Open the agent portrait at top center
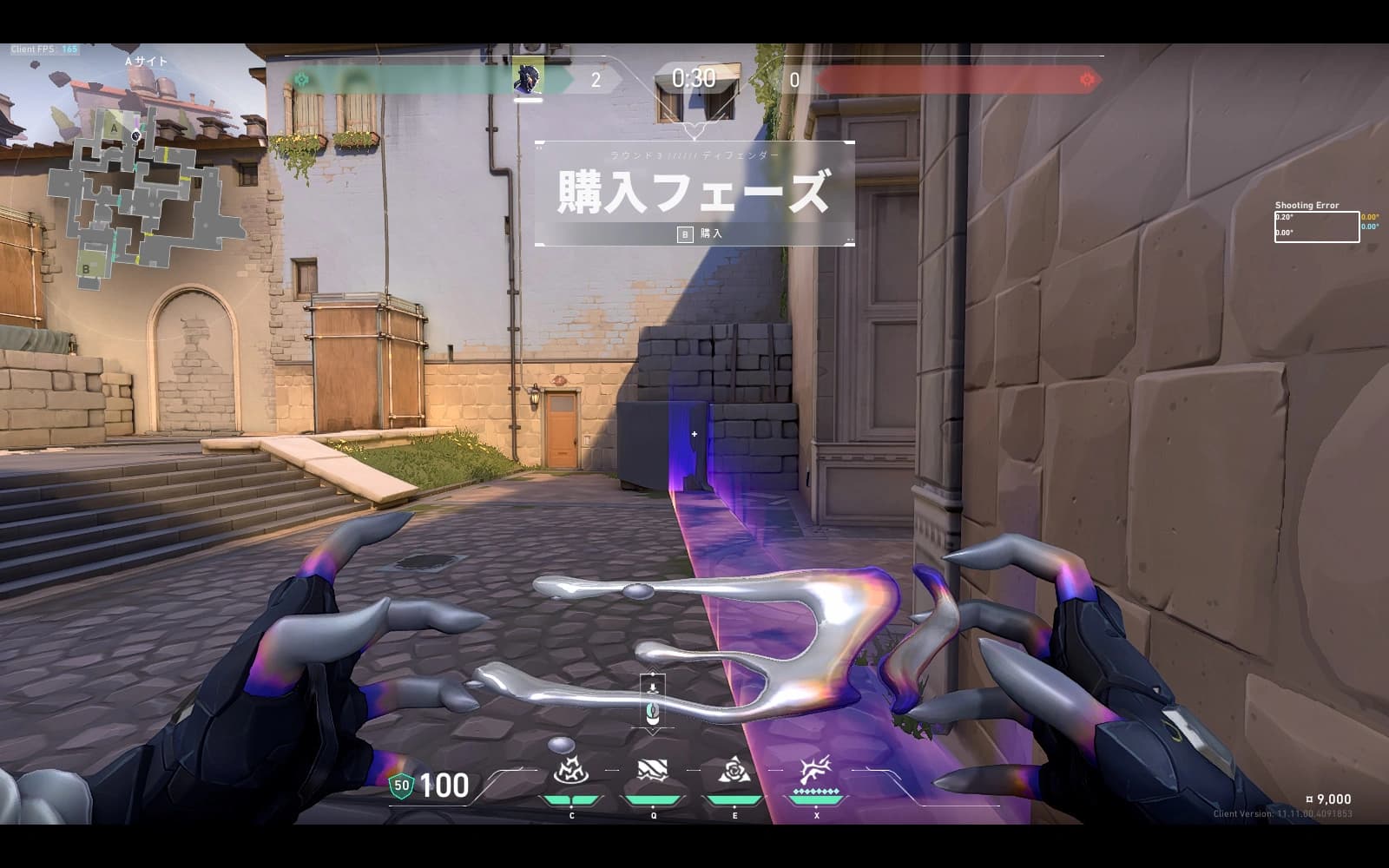Image resolution: width=1389 pixels, height=868 pixels. (x=530, y=79)
